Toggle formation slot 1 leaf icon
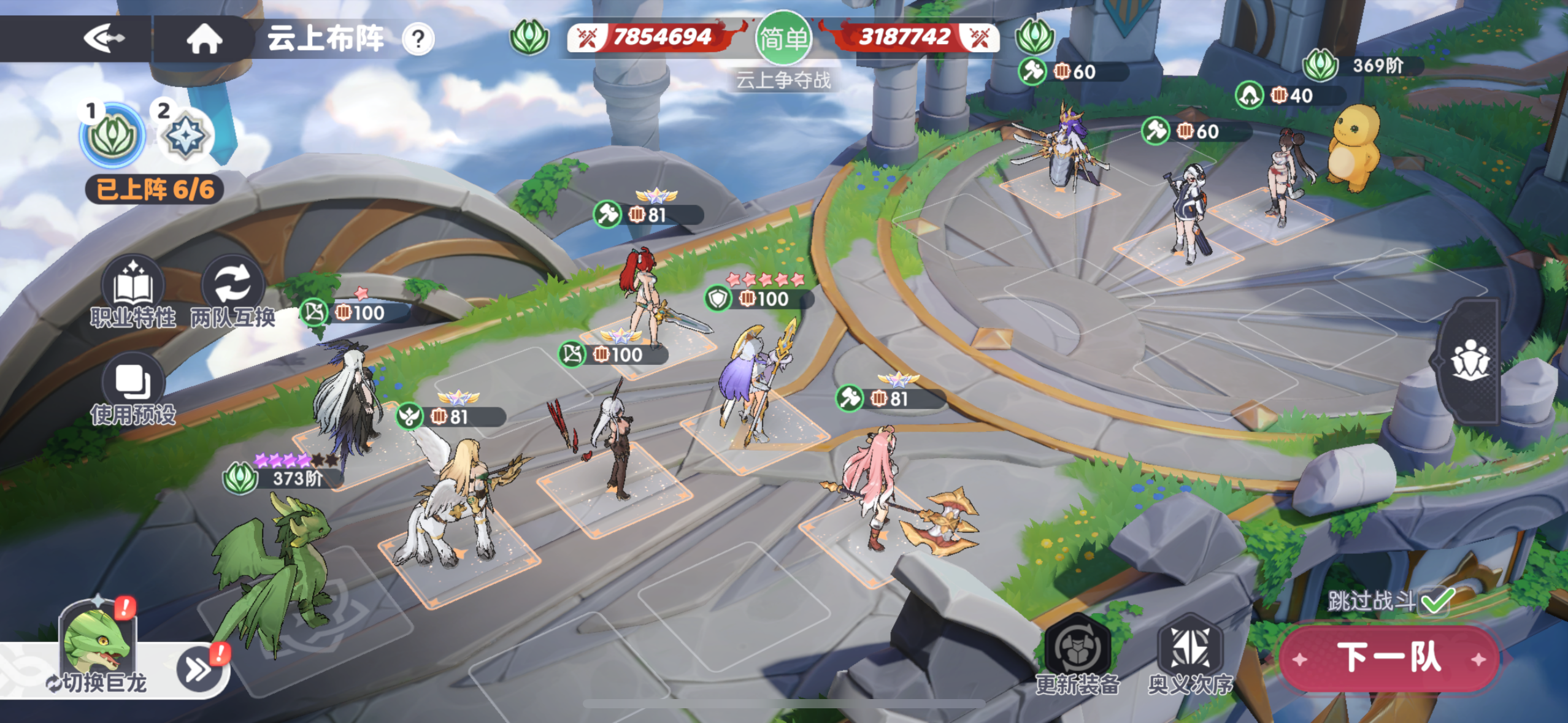This screenshot has height=723, width=1568. (x=110, y=137)
